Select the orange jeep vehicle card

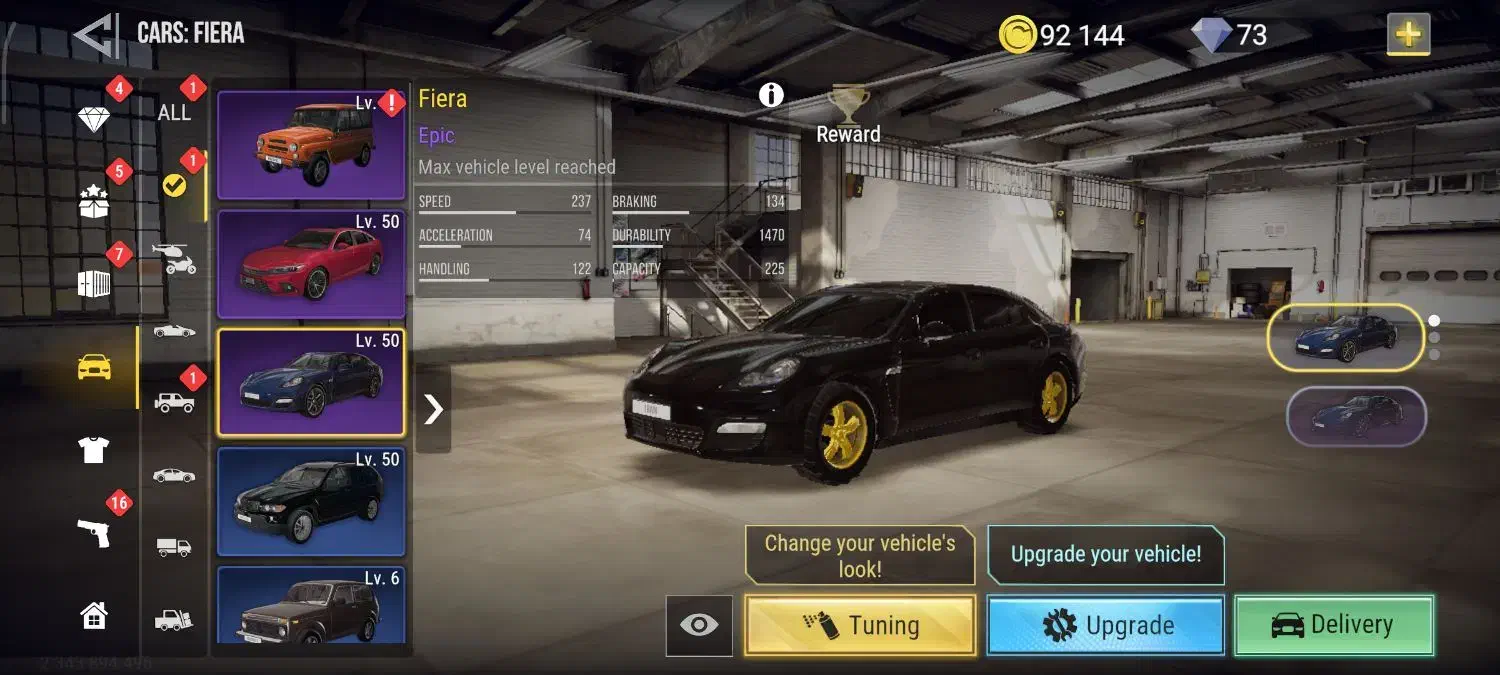(310, 146)
